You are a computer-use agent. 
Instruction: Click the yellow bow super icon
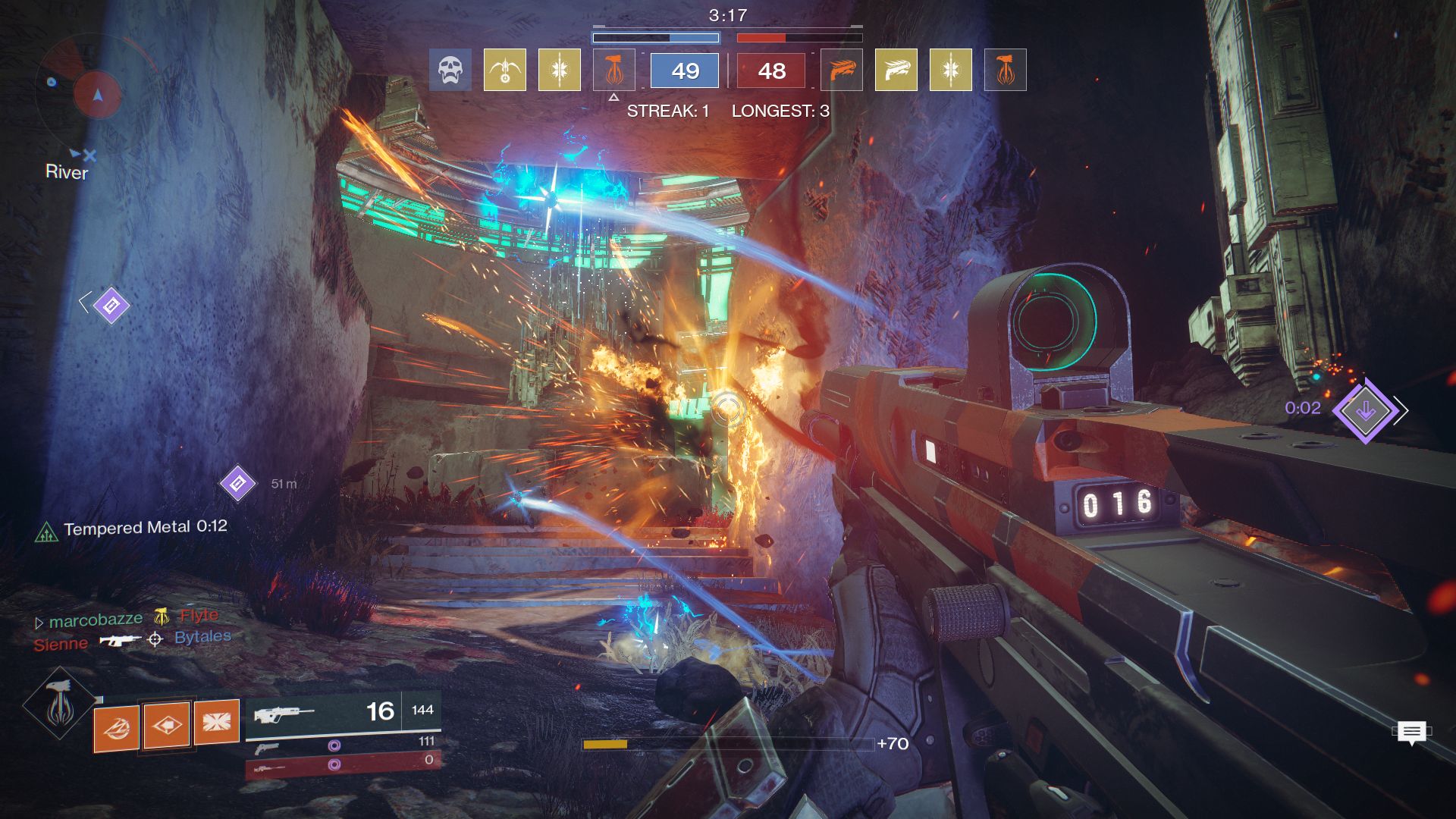504,71
